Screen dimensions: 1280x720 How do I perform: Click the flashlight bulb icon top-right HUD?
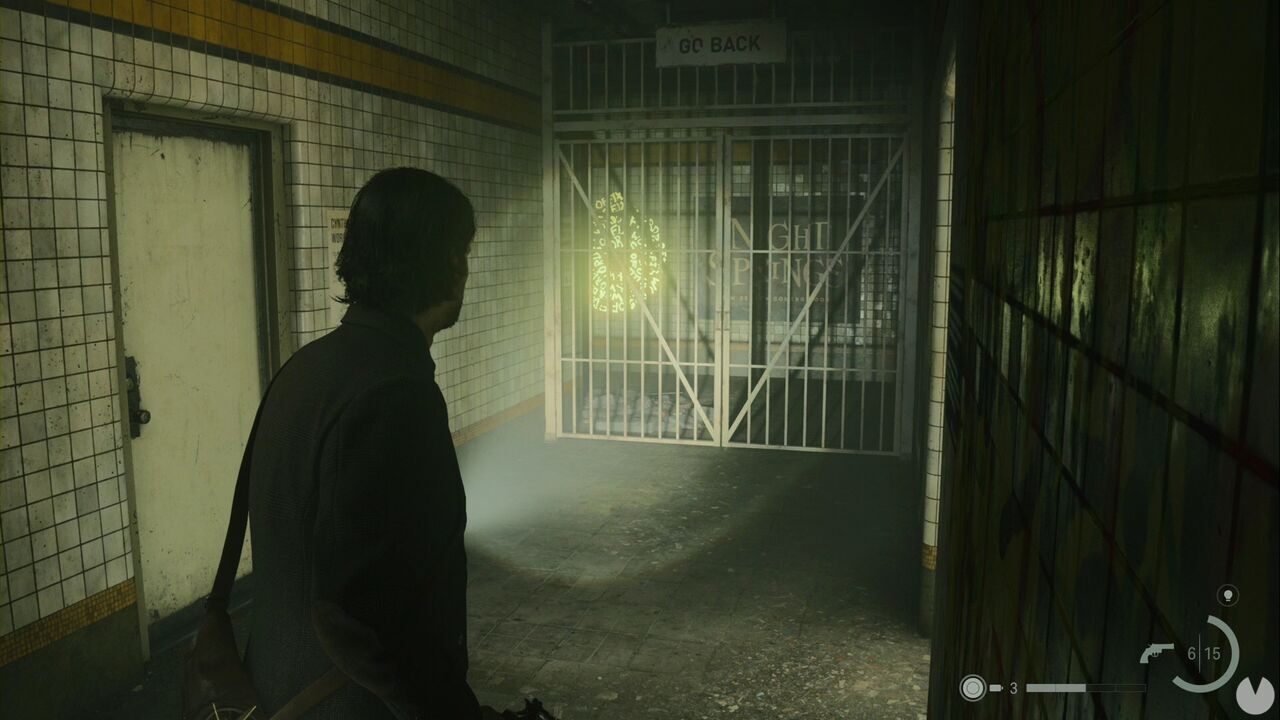1228,594
